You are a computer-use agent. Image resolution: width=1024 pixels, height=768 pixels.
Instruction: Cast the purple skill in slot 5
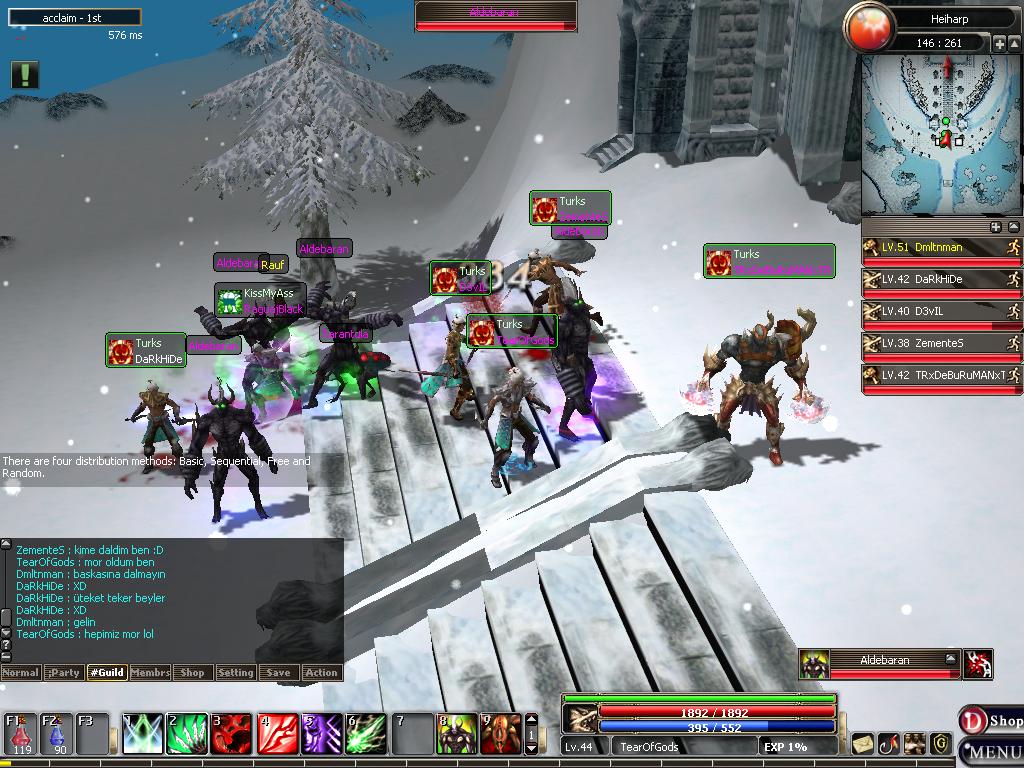321,734
